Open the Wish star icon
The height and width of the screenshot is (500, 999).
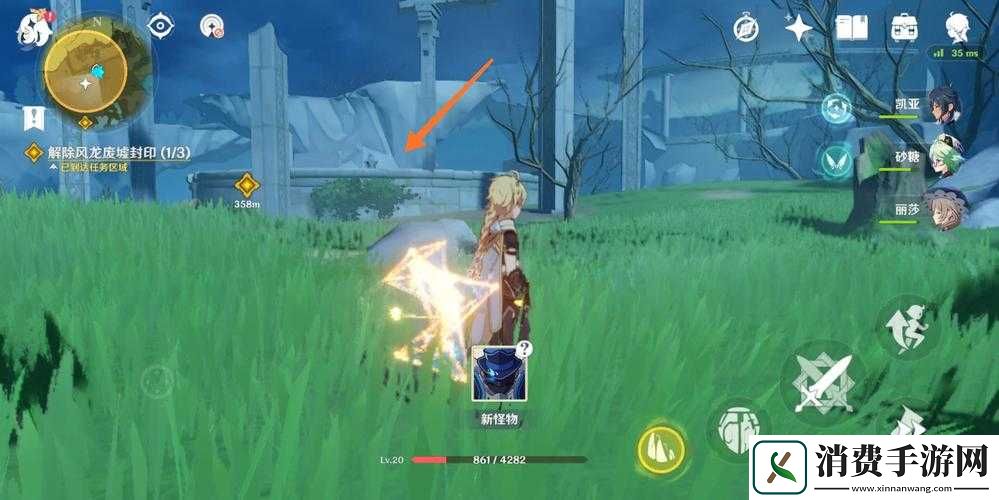click(x=799, y=28)
